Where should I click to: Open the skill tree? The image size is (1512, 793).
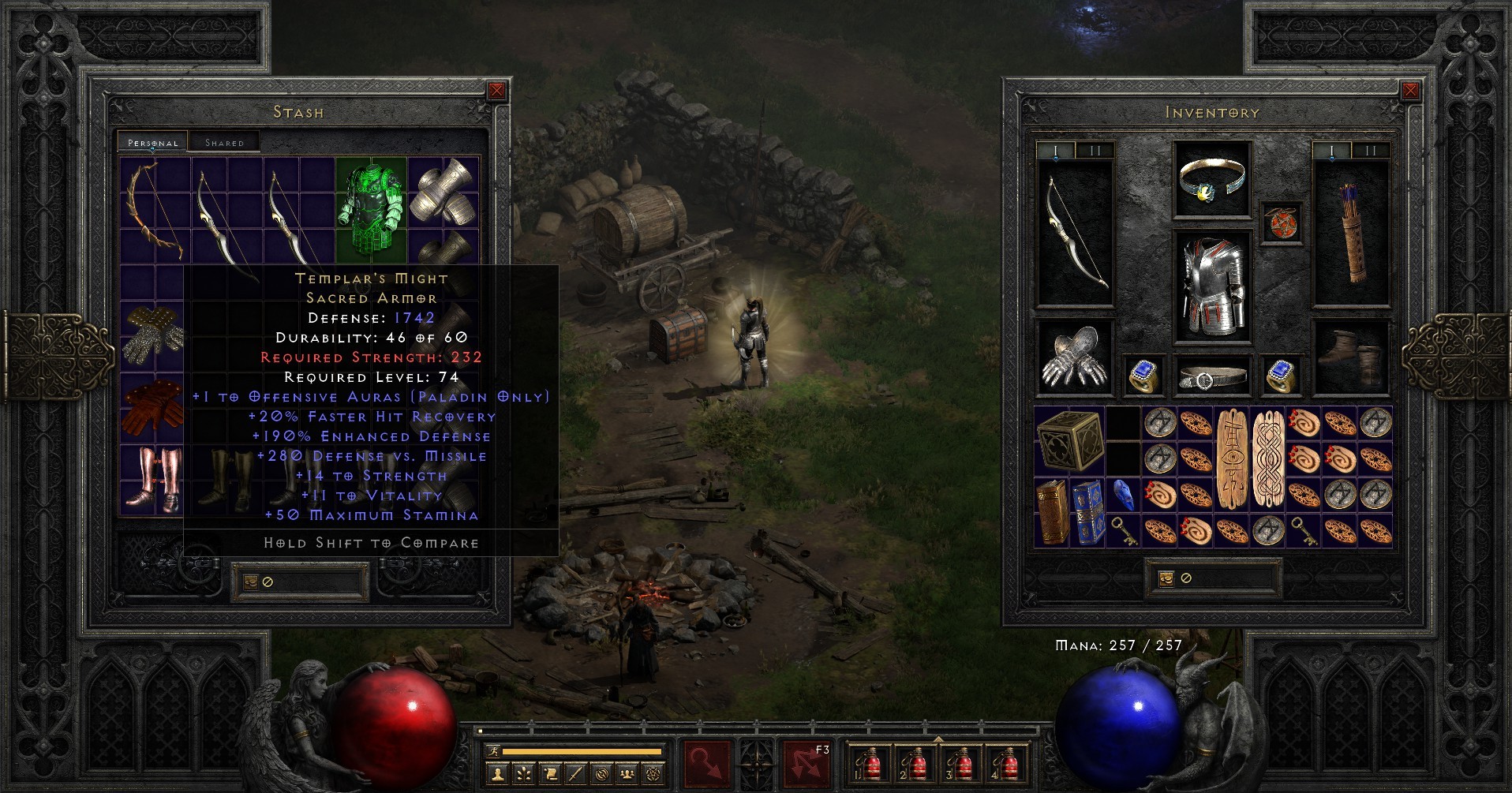point(524,774)
